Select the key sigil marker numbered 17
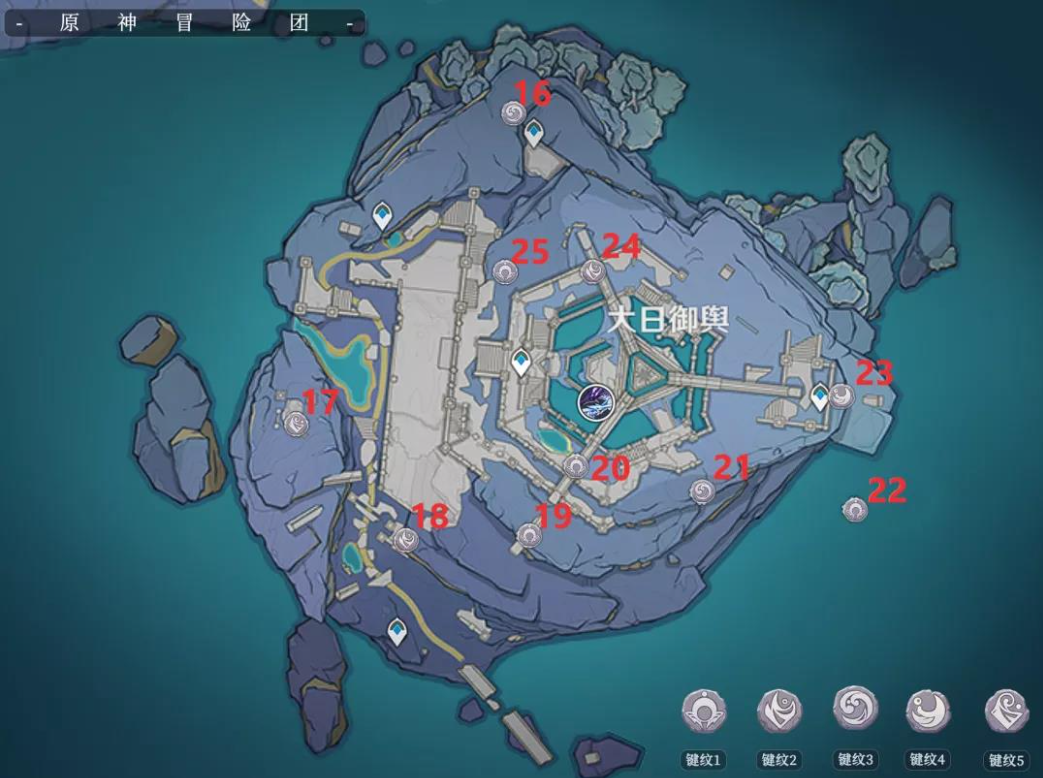The width and height of the screenshot is (1043, 778). coord(296,423)
